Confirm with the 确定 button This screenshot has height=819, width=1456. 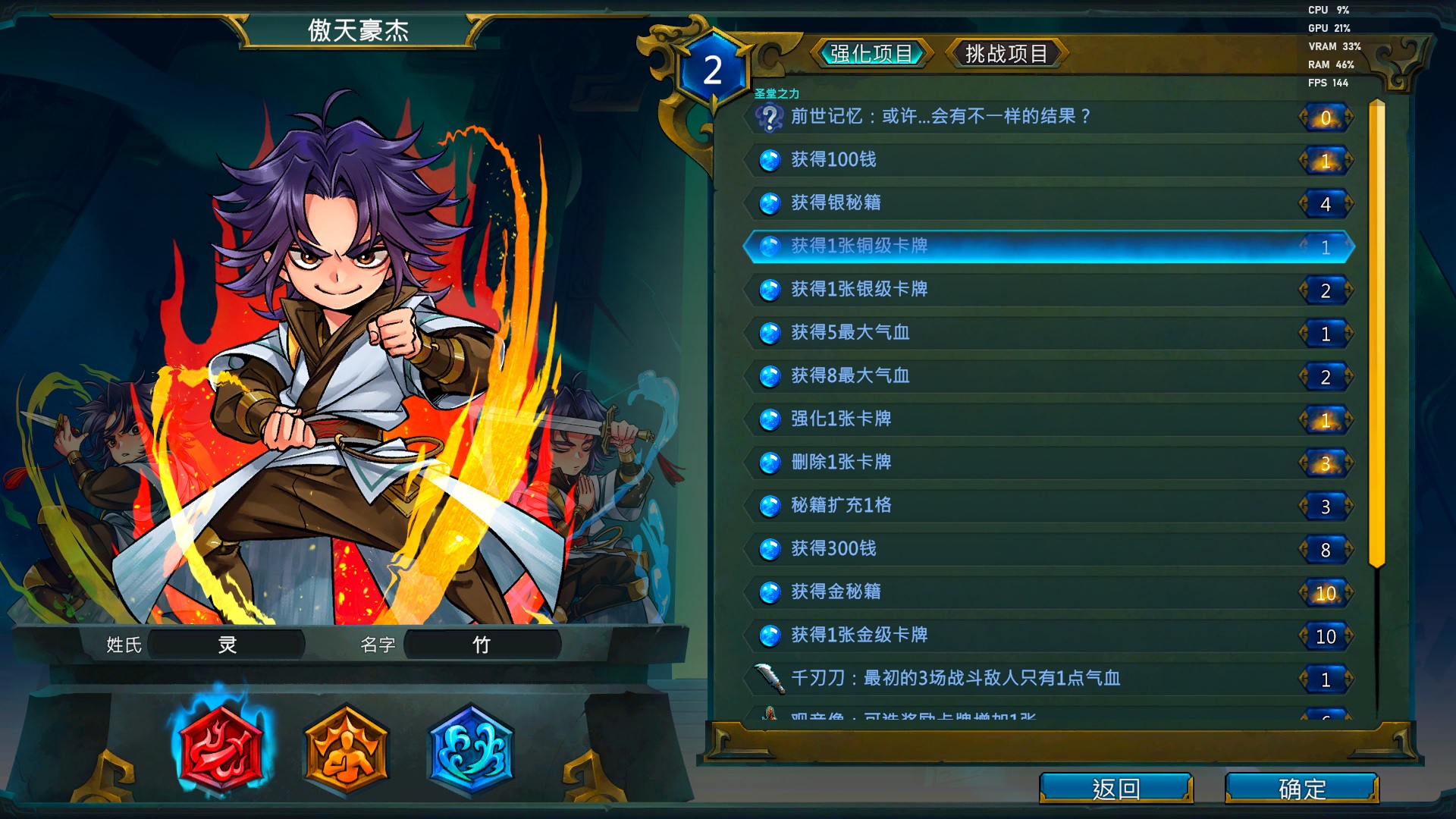point(1301,789)
